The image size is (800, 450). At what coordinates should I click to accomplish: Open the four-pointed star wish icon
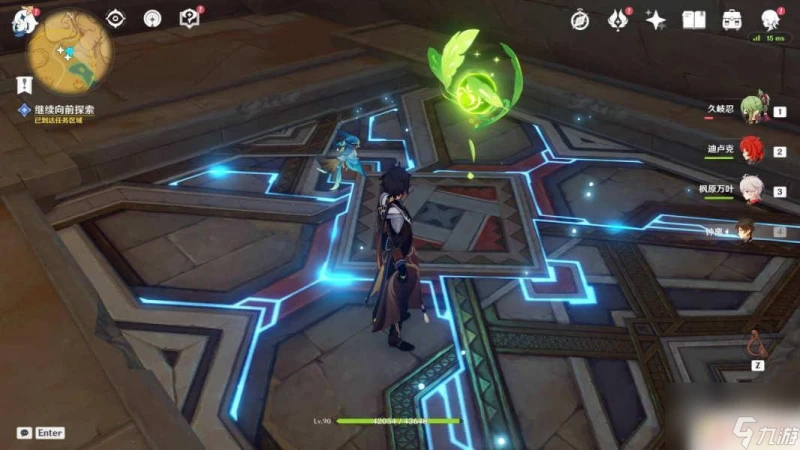(x=656, y=19)
